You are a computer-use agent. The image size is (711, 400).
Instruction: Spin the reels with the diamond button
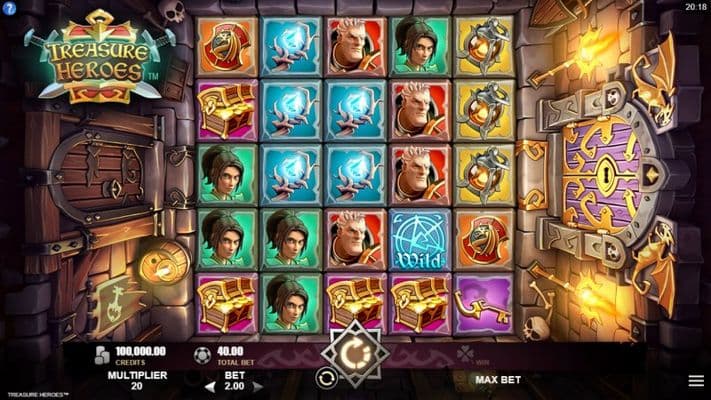coord(355,352)
